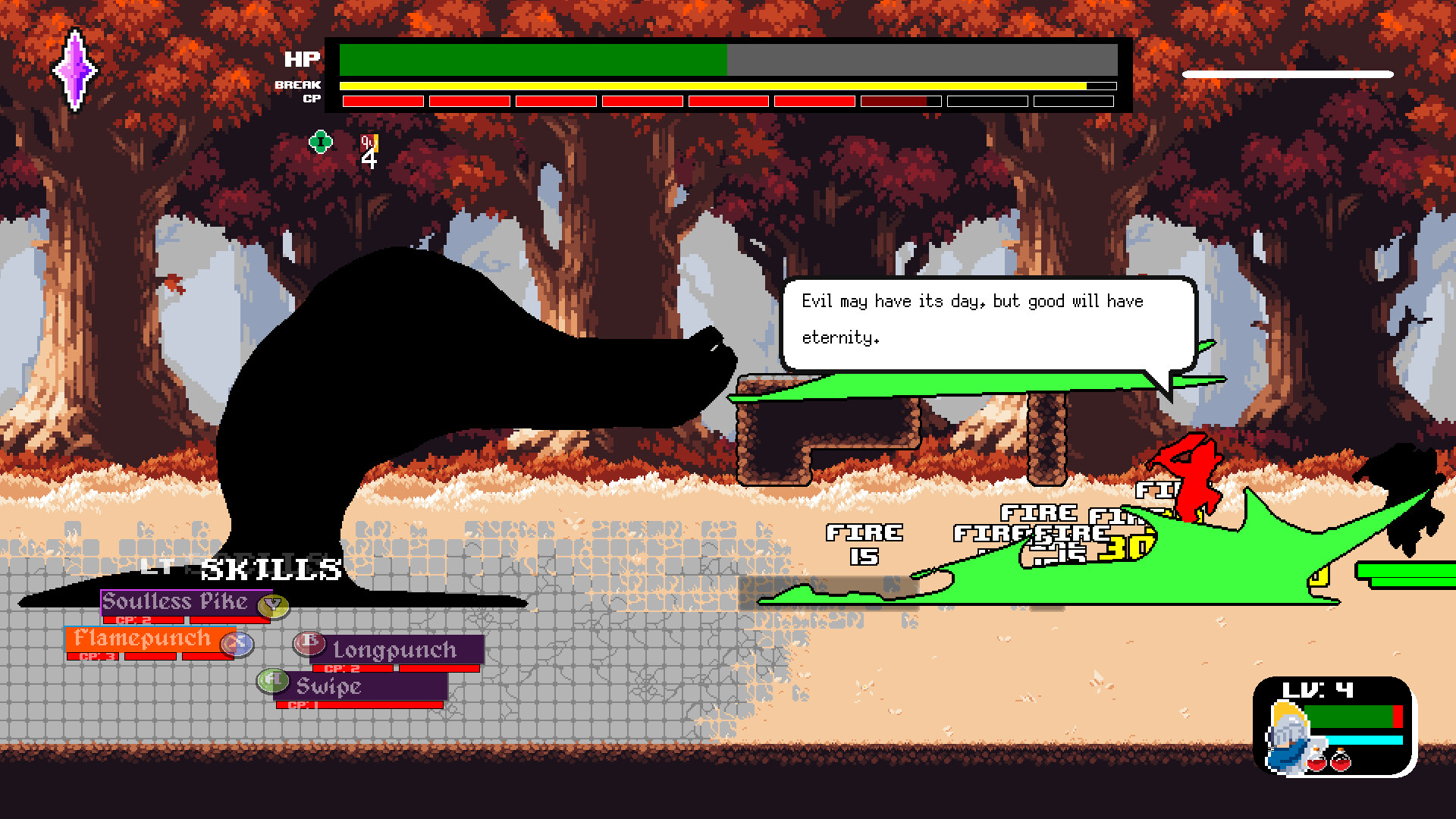Toggle the Flamepunch skill highlight
Viewport: 1456px width, 819px height.
[x=143, y=639]
